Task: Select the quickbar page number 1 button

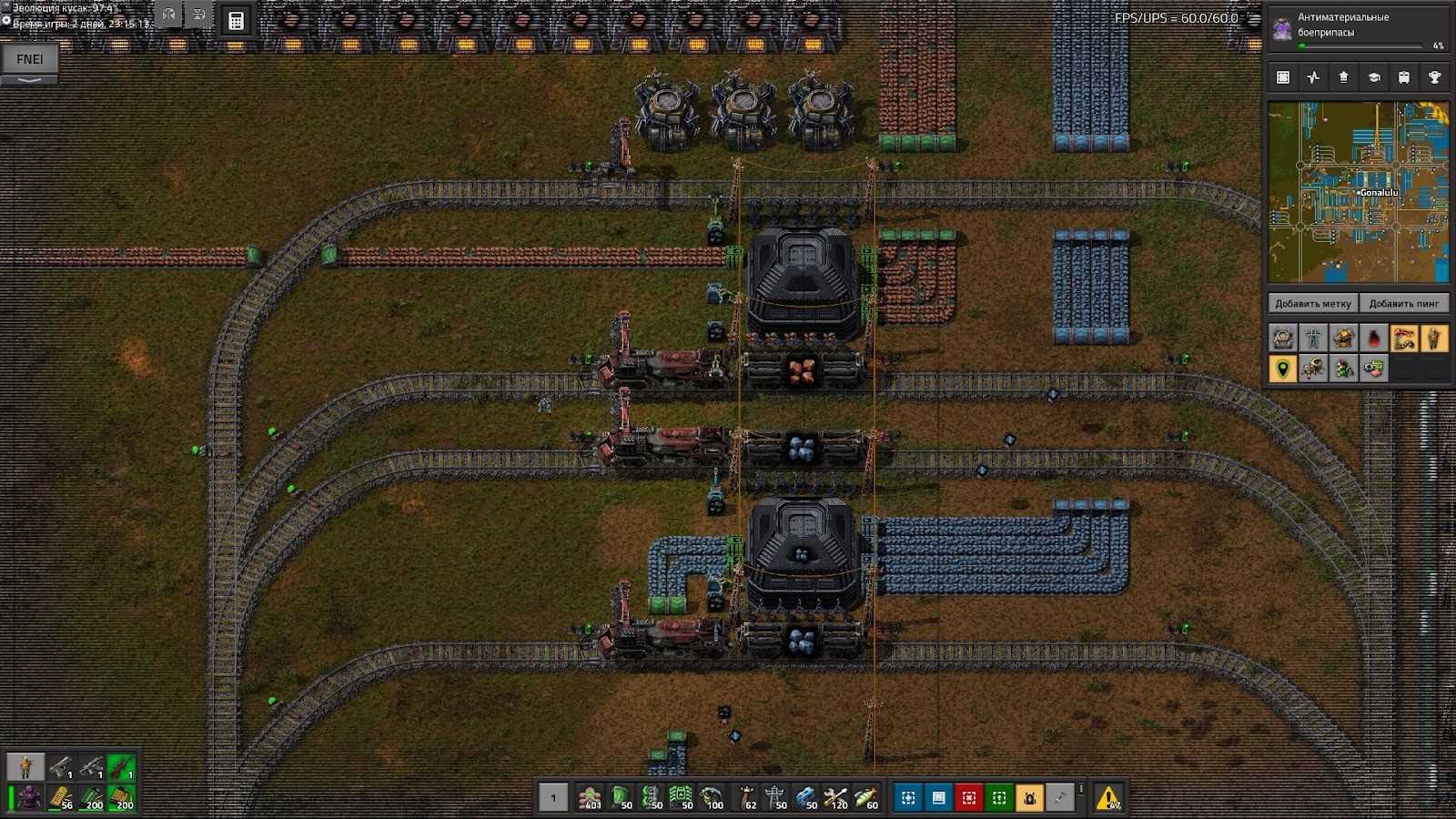Action: pyautogui.click(x=552, y=798)
